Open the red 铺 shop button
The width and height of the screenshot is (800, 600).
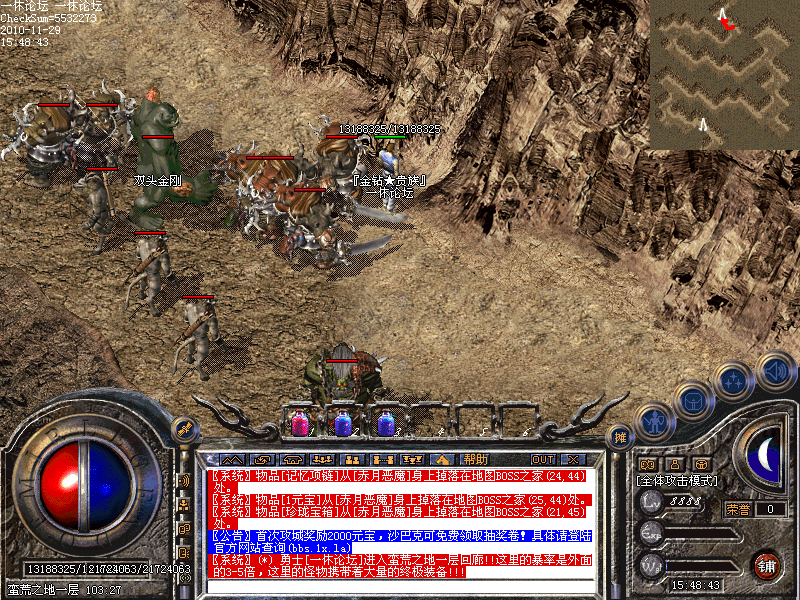tap(767, 565)
